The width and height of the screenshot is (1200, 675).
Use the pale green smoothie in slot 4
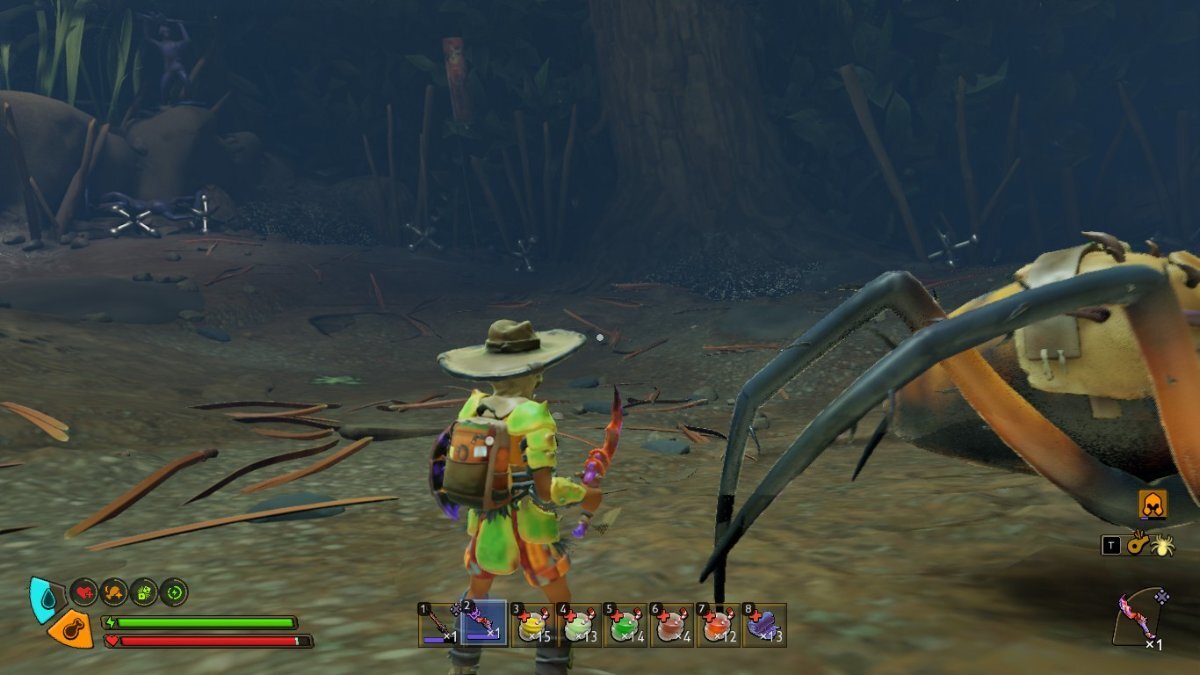coord(579,625)
